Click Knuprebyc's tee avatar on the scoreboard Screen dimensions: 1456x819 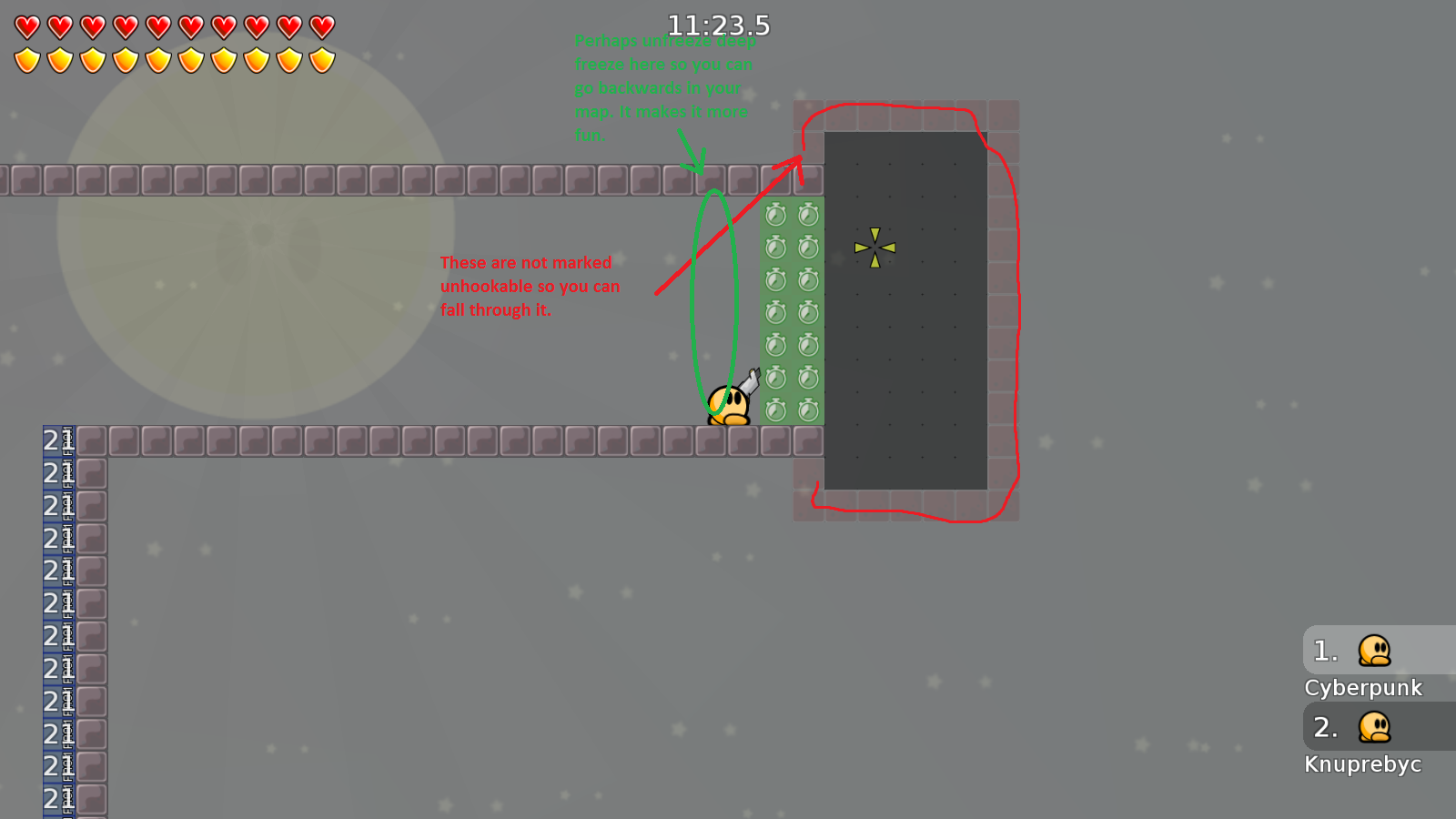pyautogui.click(x=1374, y=728)
